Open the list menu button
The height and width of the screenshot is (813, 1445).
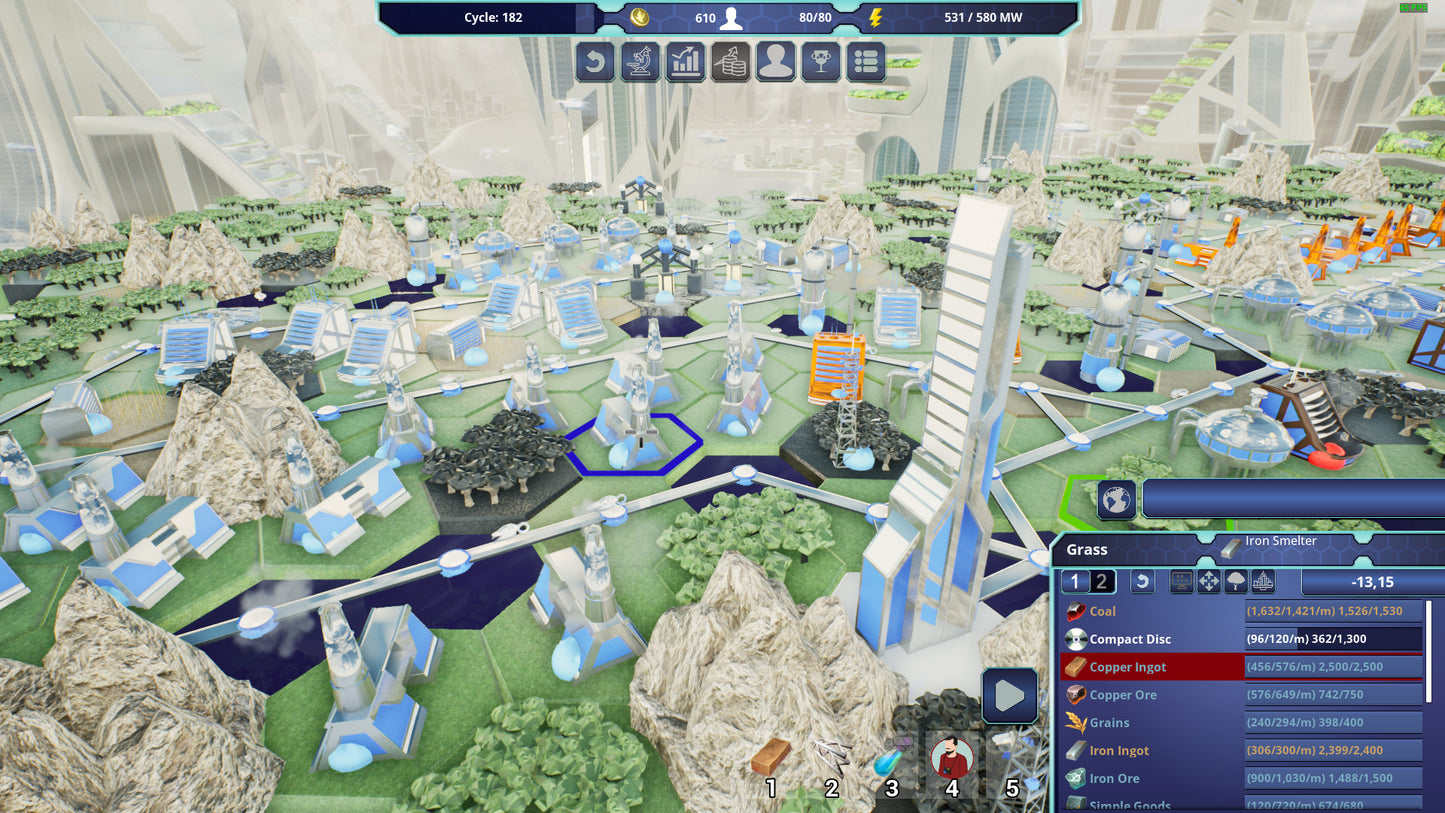[866, 62]
